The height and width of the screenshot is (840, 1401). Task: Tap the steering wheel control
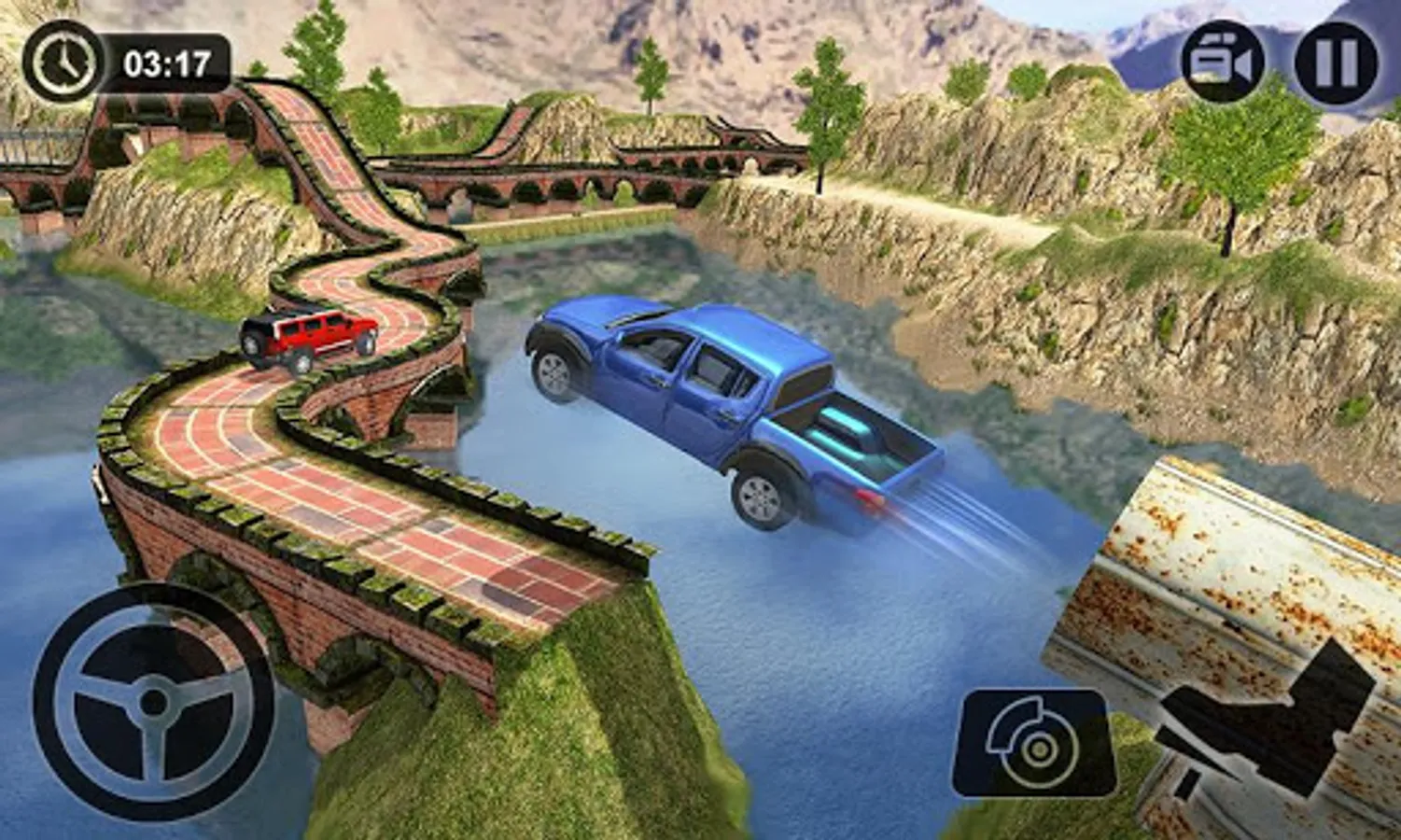click(x=154, y=702)
